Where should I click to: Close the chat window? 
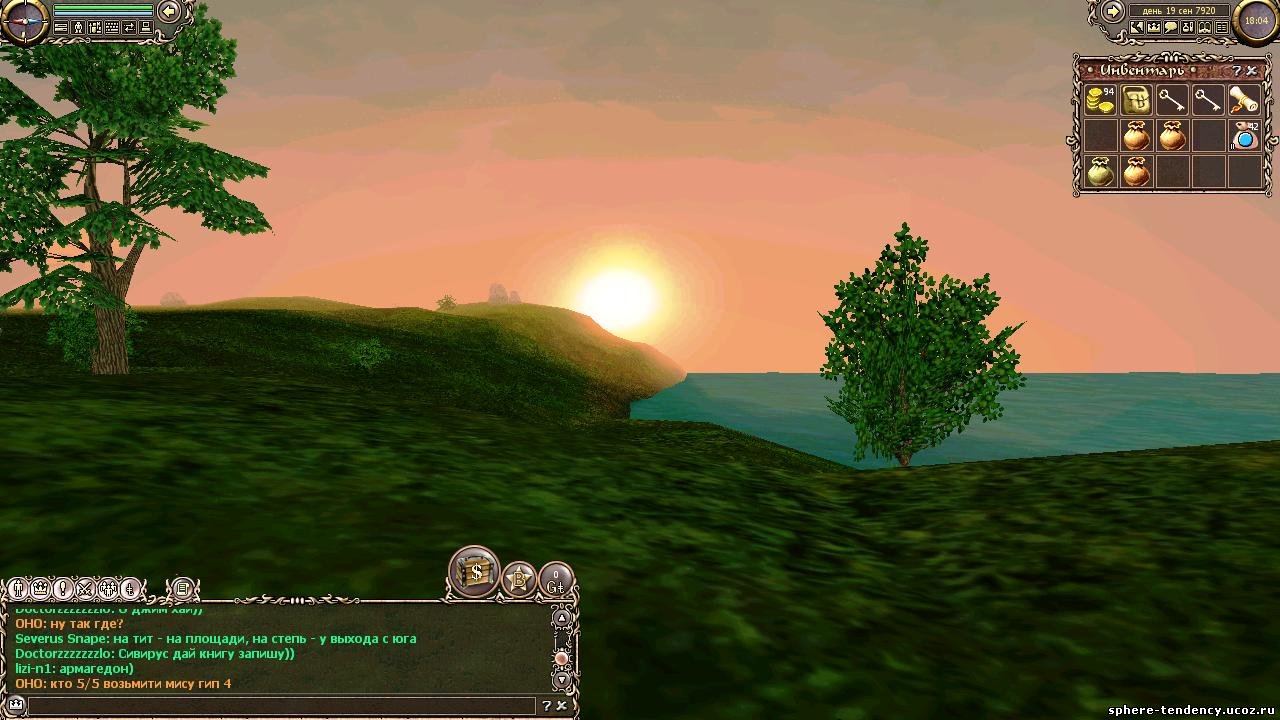[x=562, y=706]
